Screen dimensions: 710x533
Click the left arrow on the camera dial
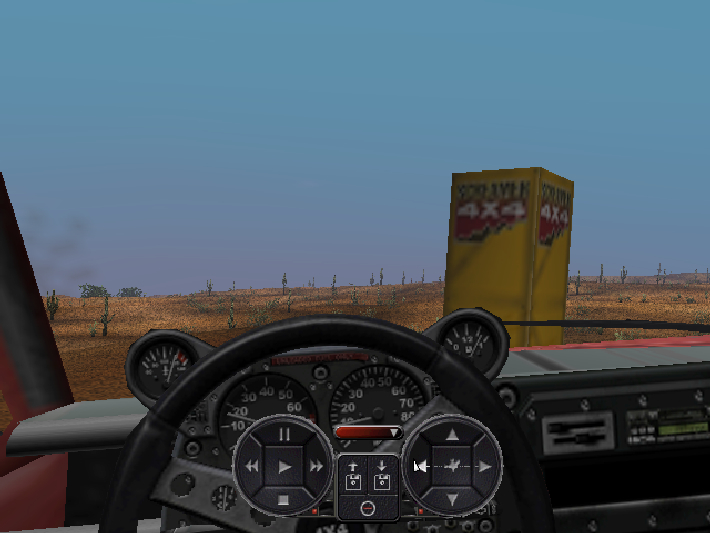coord(420,467)
